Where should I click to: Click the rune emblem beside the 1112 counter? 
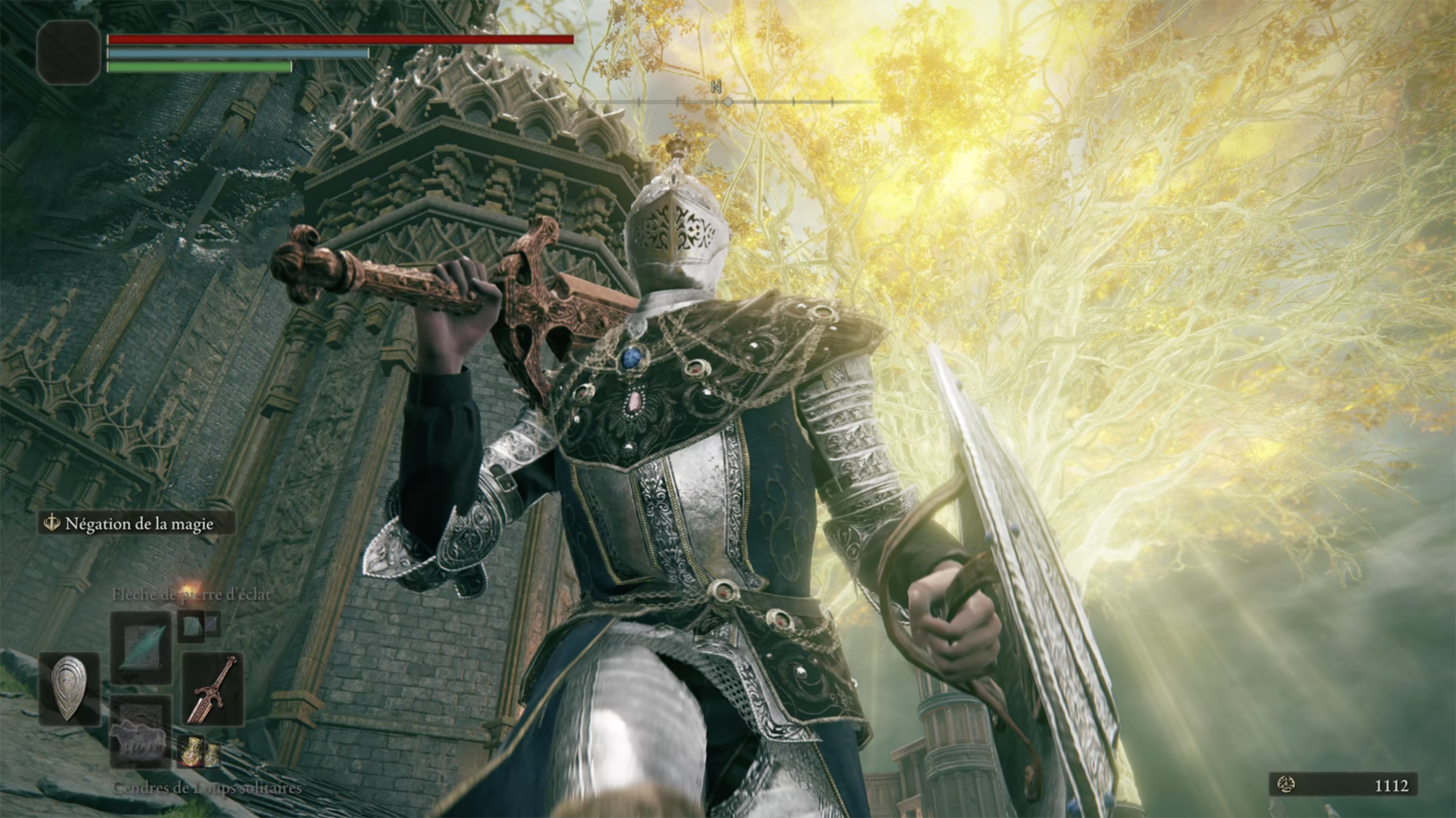[x=1286, y=785]
